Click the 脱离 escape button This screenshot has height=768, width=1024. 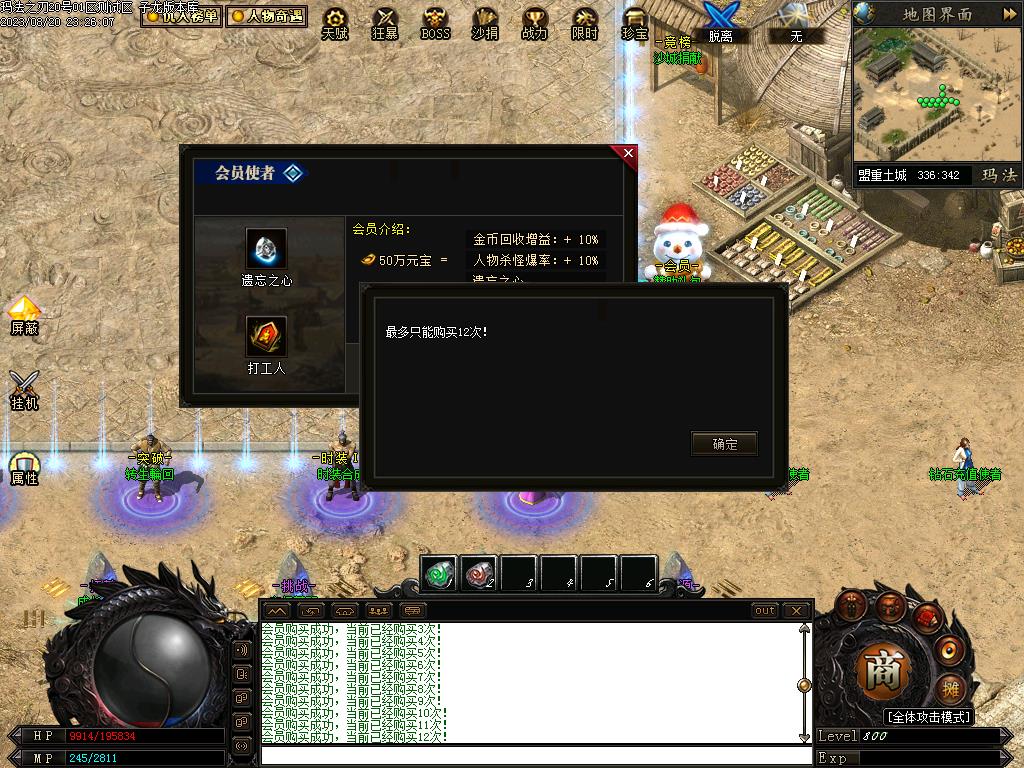coord(720,20)
